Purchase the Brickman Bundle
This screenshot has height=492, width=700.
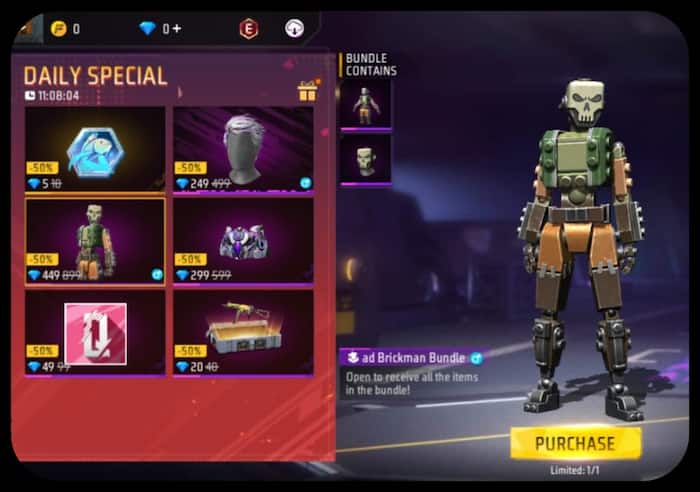point(575,442)
